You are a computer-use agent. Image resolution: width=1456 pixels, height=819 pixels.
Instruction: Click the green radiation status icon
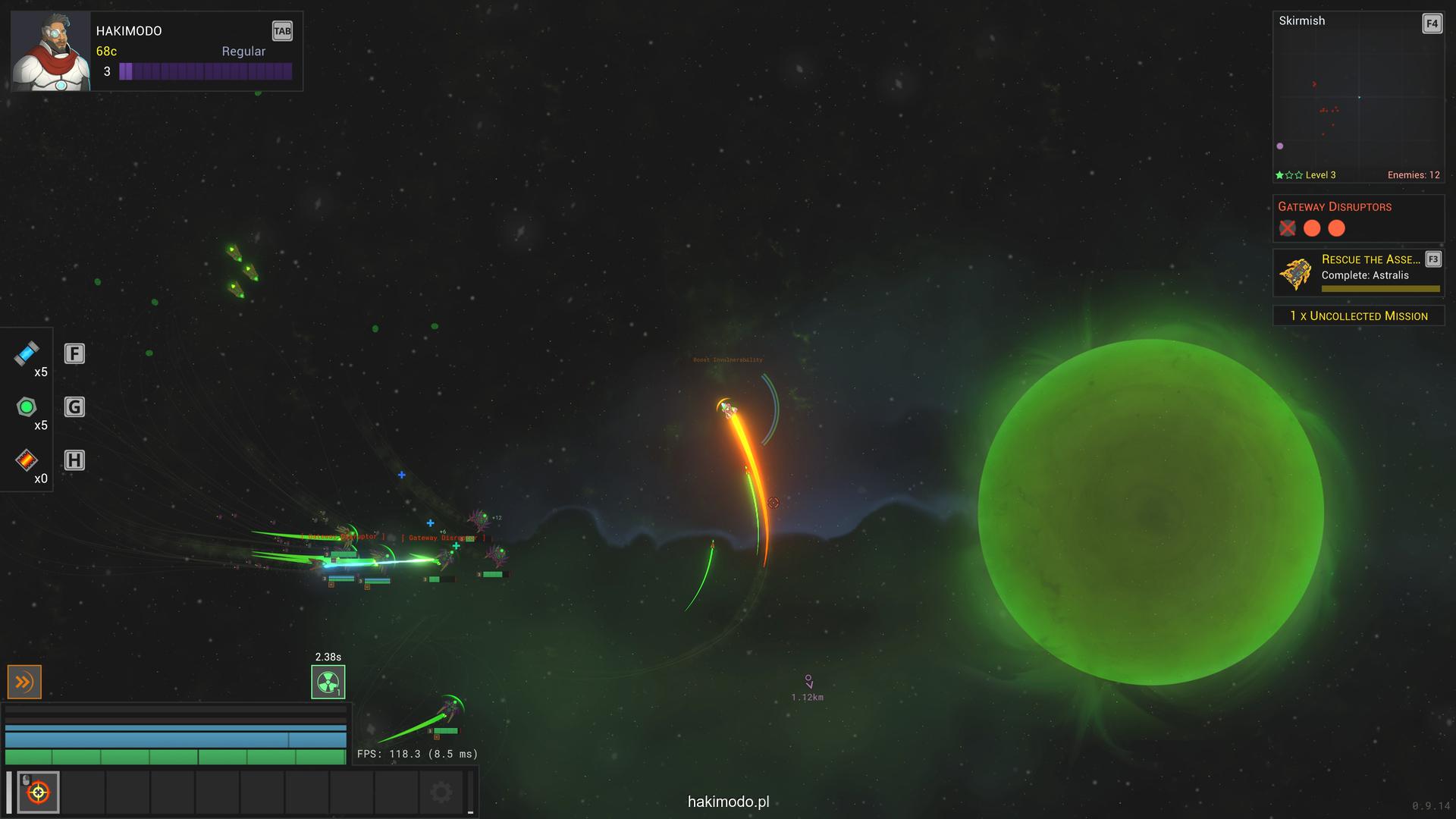[x=328, y=682]
